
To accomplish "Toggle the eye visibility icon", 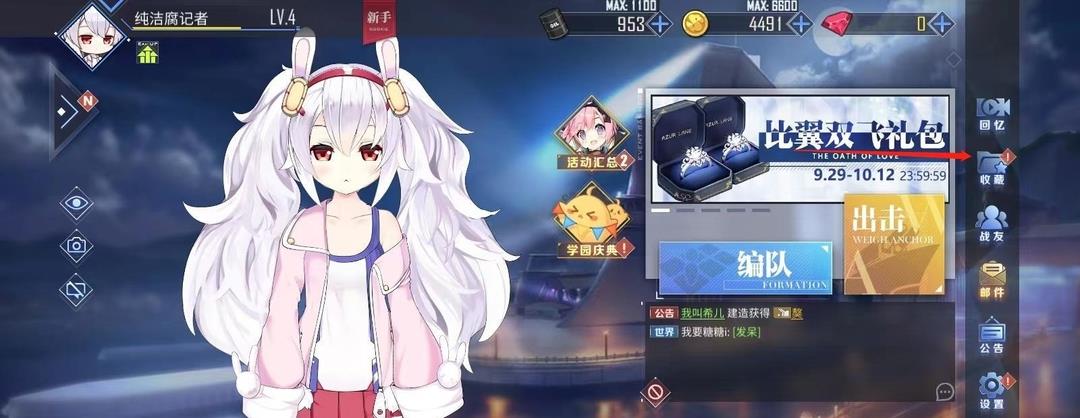I will tap(75, 204).
